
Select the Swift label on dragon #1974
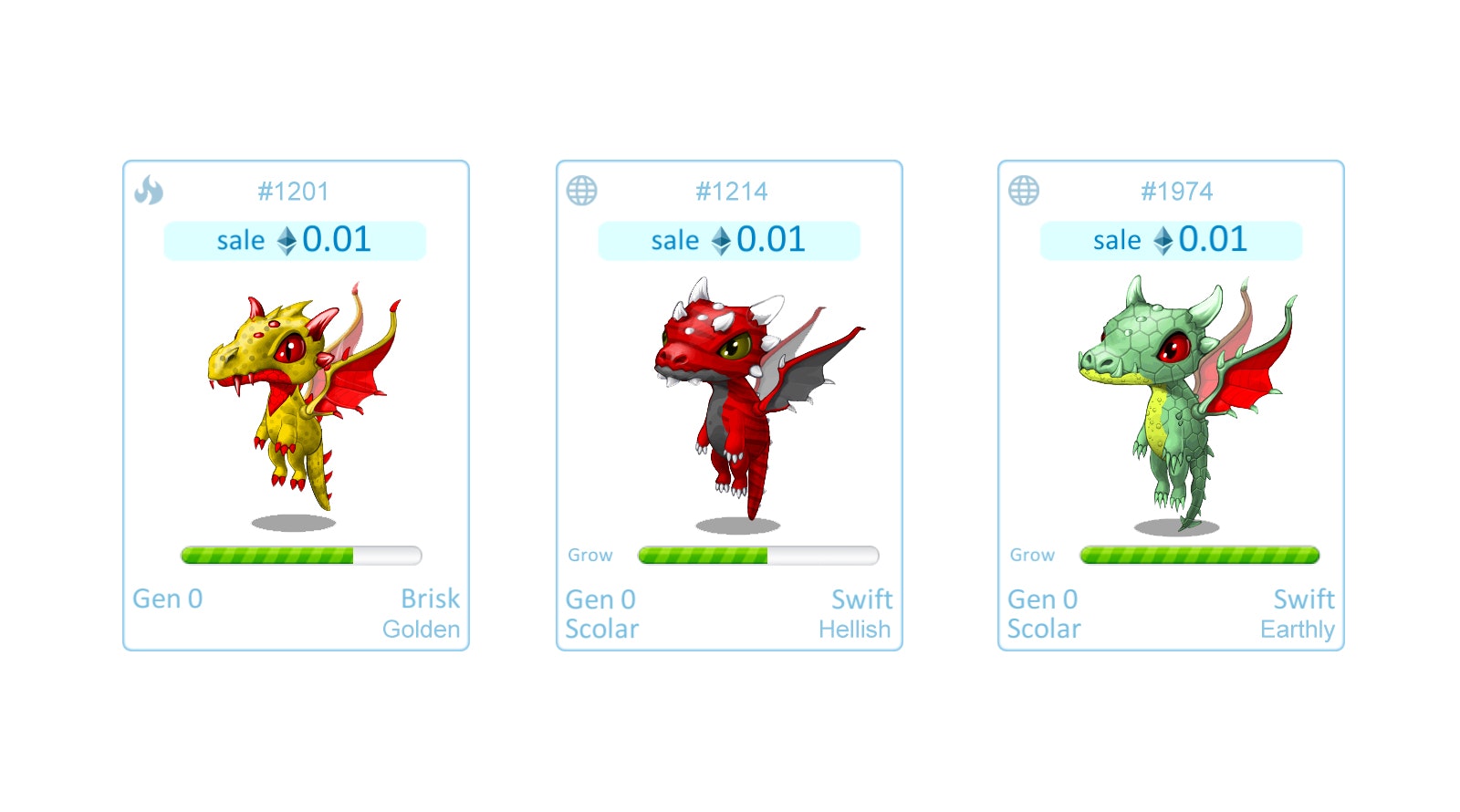coord(1304,599)
